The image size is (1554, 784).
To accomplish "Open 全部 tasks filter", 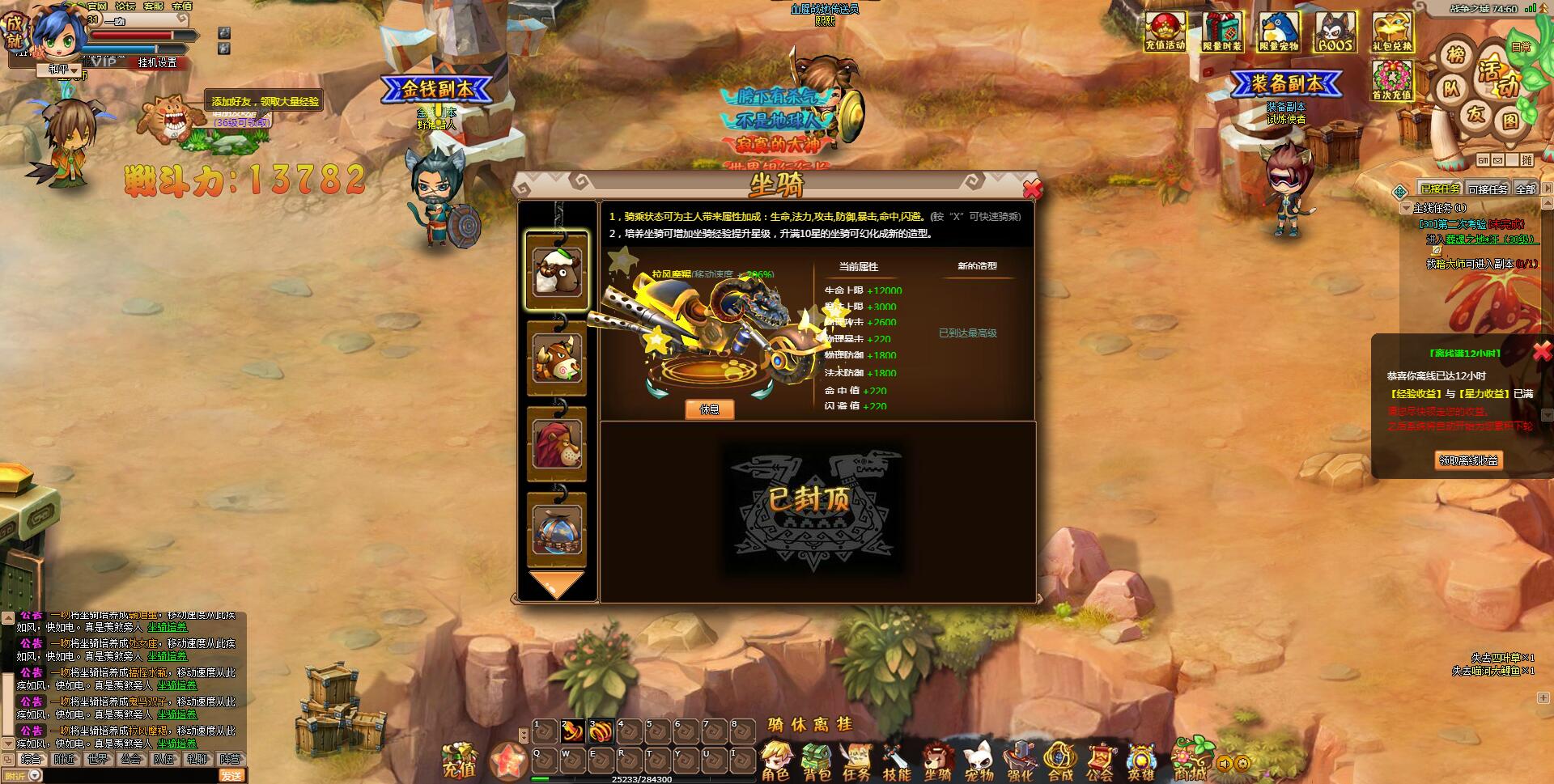I will (1526, 189).
